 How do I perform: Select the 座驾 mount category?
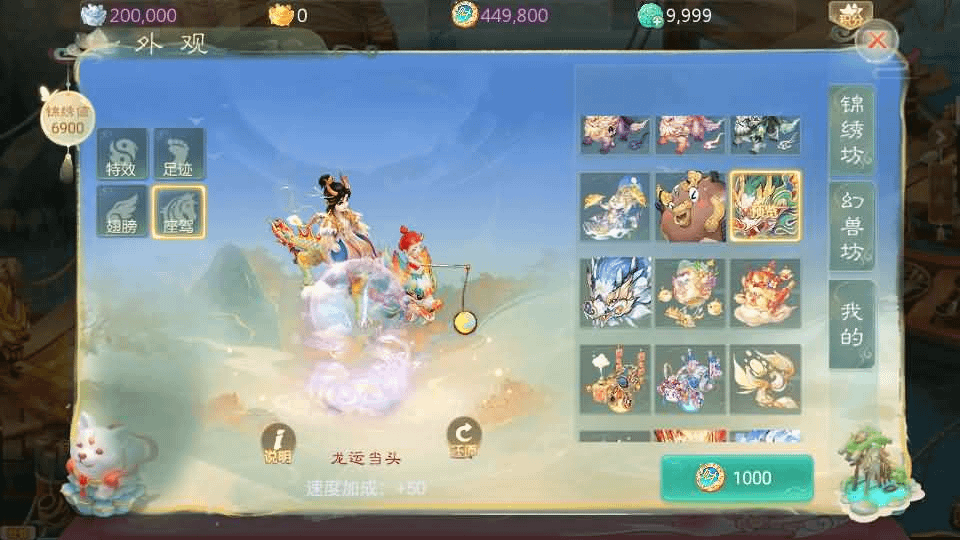(179, 212)
